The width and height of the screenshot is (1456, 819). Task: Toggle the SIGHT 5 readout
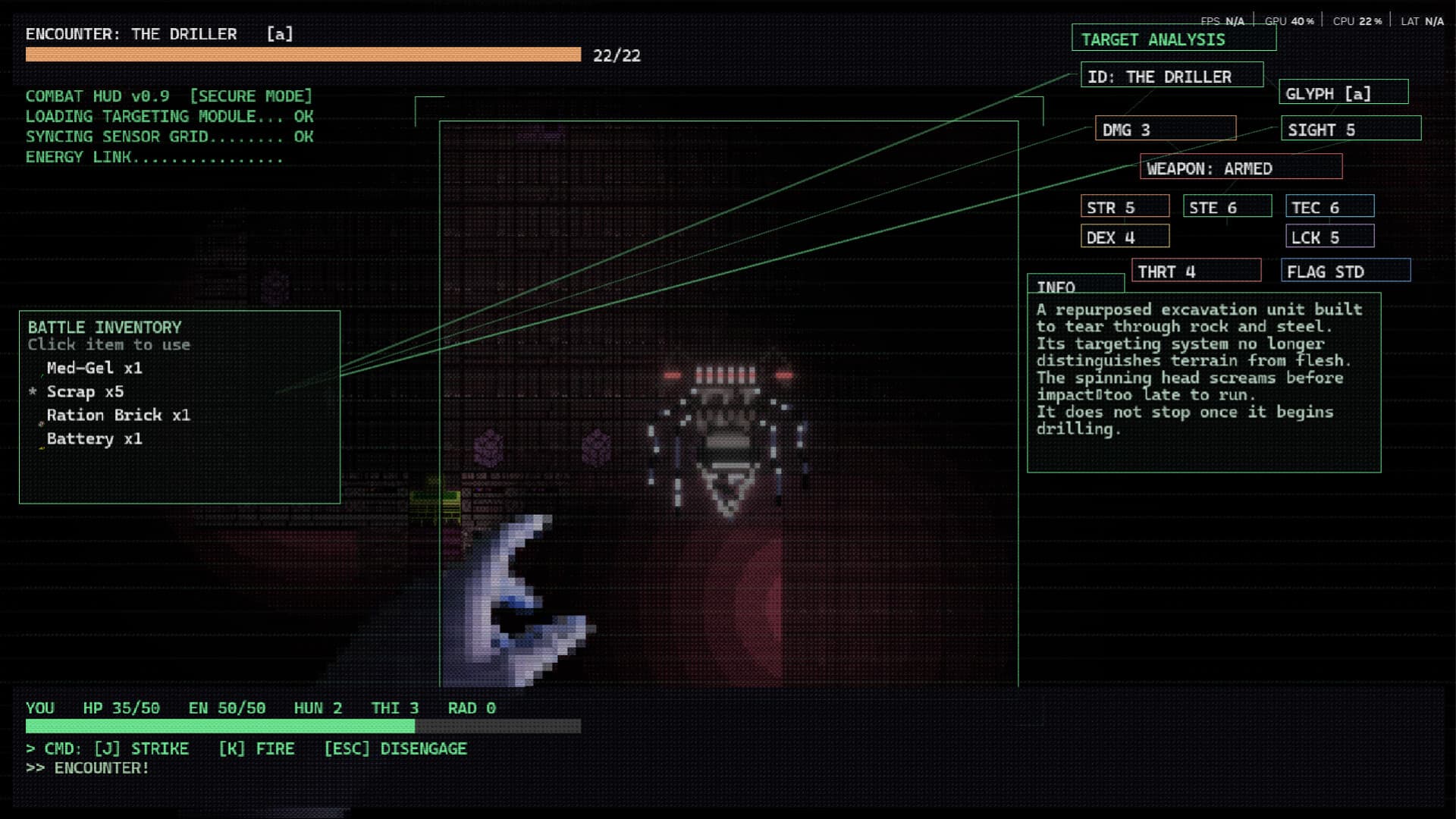point(1350,129)
